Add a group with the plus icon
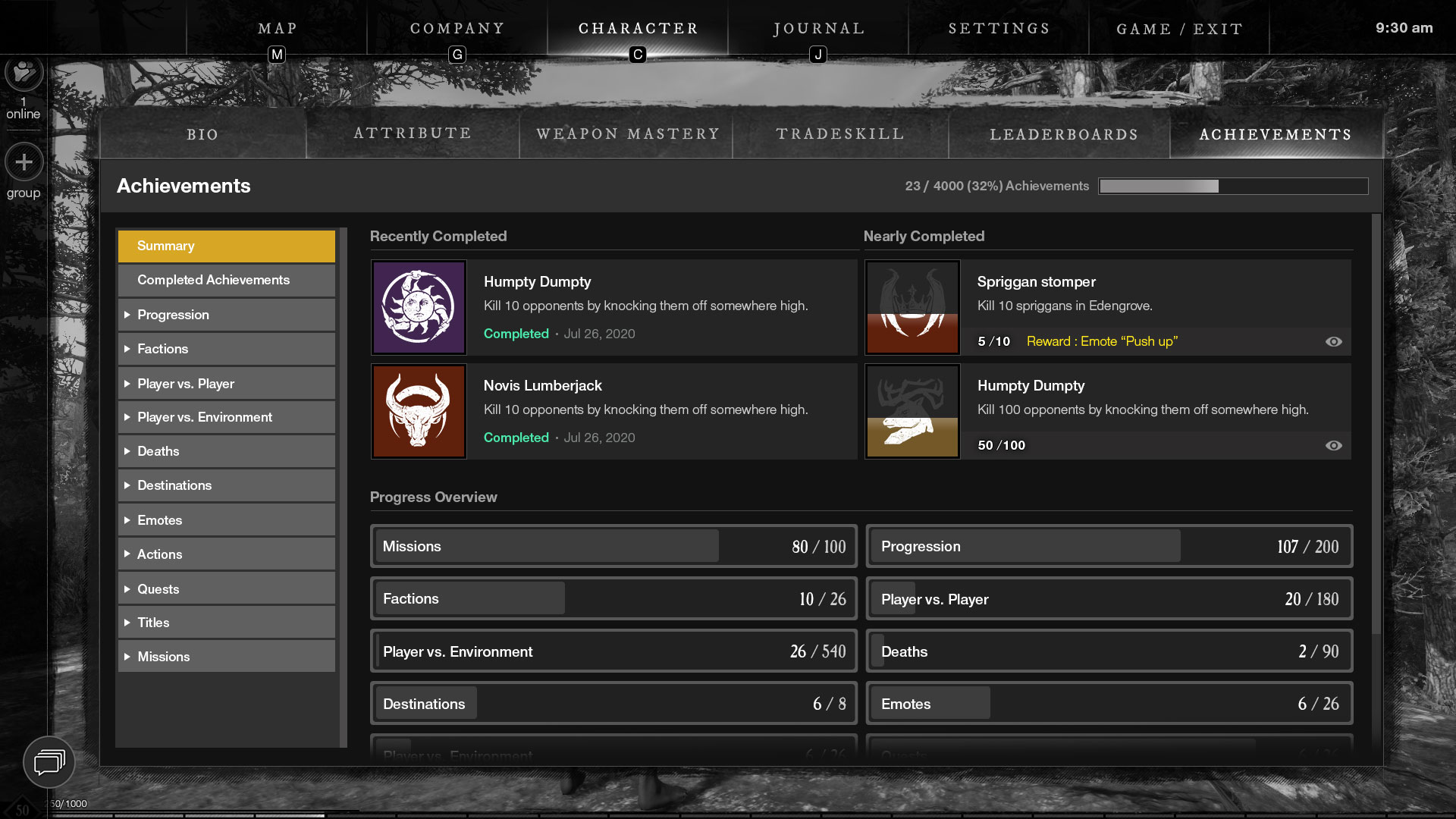This screenshot has width=1456, height=819. tap(24, 162)
